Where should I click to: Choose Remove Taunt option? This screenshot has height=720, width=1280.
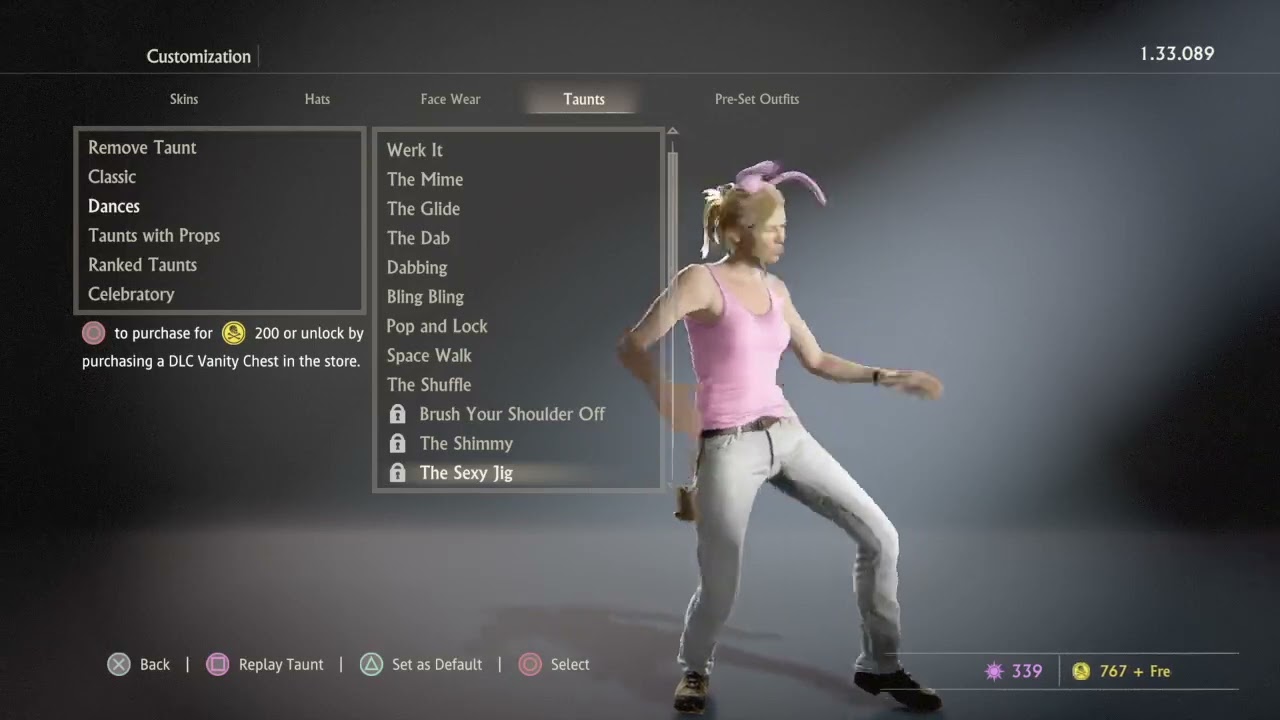pos(142,147)
